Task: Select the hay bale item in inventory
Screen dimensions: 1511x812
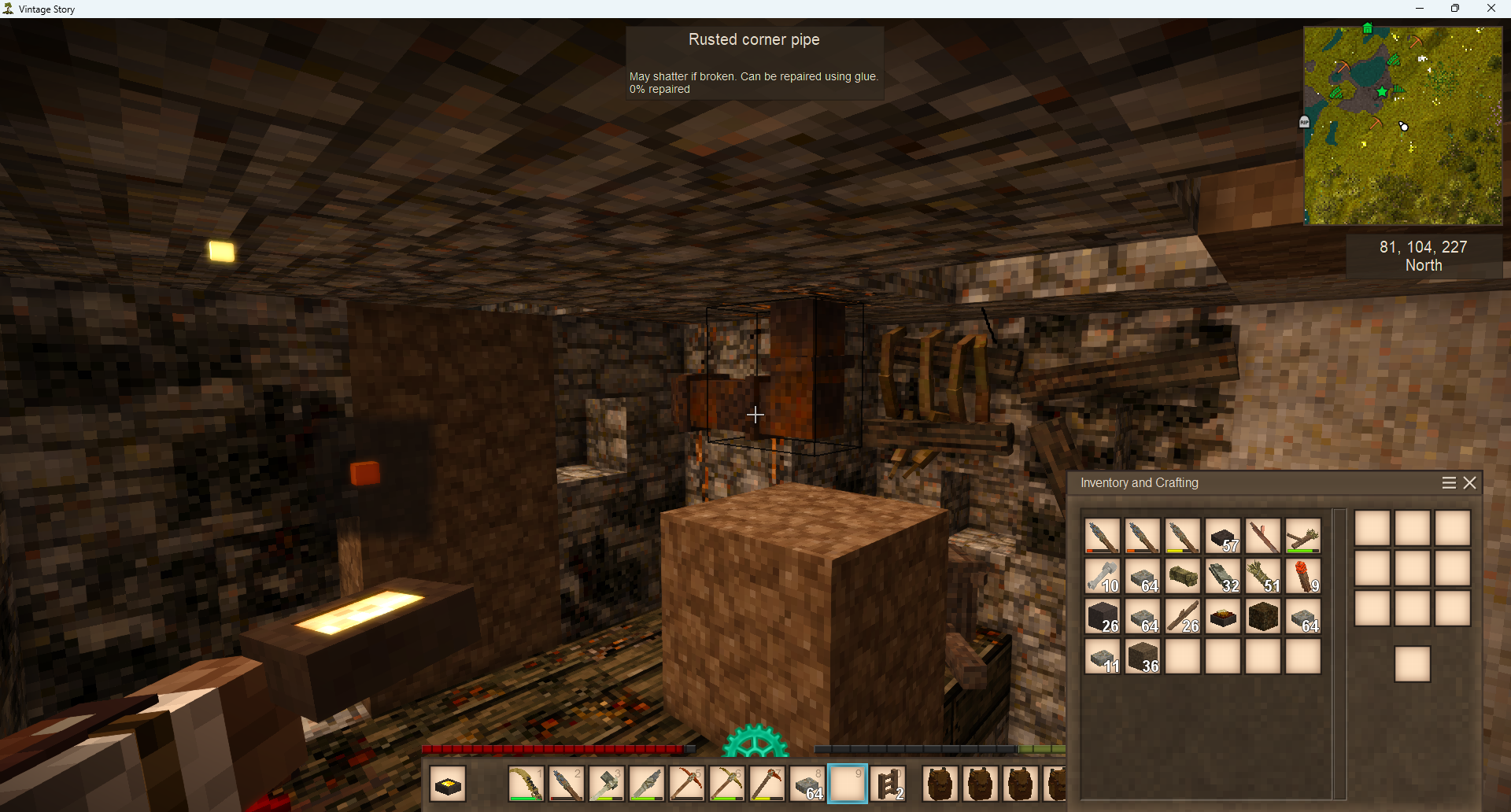Action: point(1183,577)
